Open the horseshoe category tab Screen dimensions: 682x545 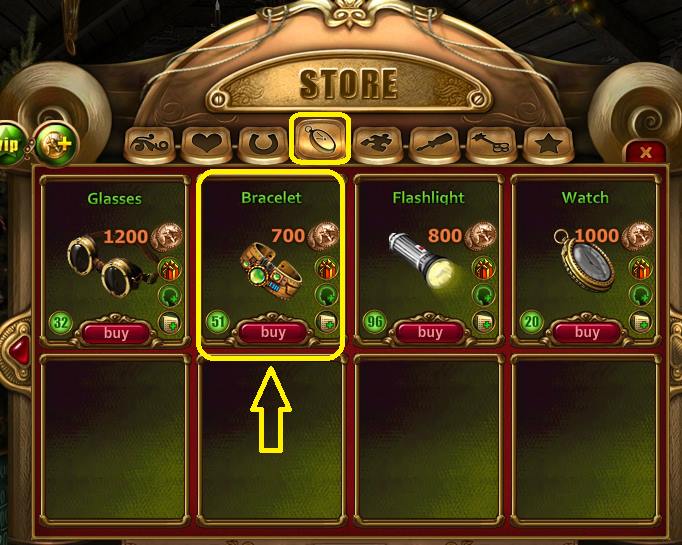[264, 144]
